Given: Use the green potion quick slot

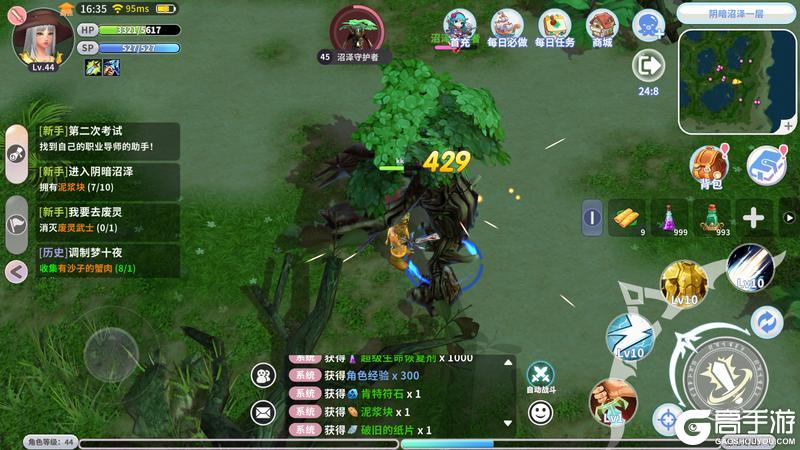Looking at the screenshot, I should click(710, 217).
